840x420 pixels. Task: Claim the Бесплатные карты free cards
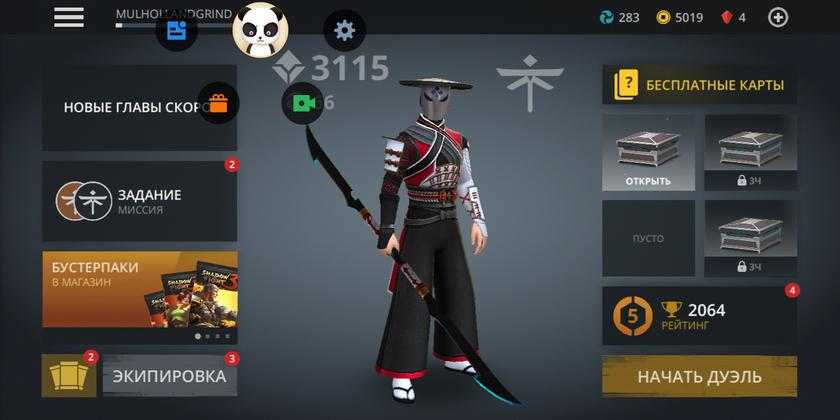[699, 85]
